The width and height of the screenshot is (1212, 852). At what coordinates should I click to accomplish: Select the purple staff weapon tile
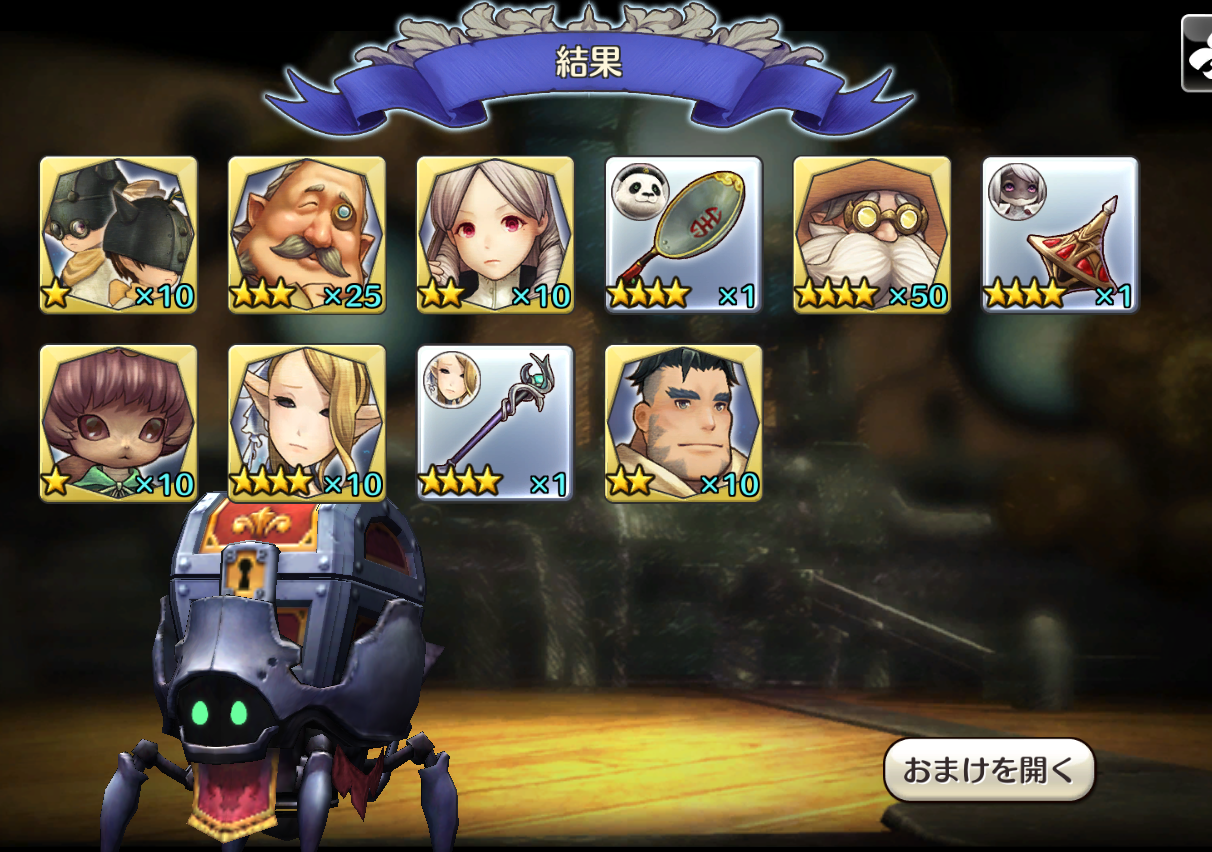pos(495,422)
